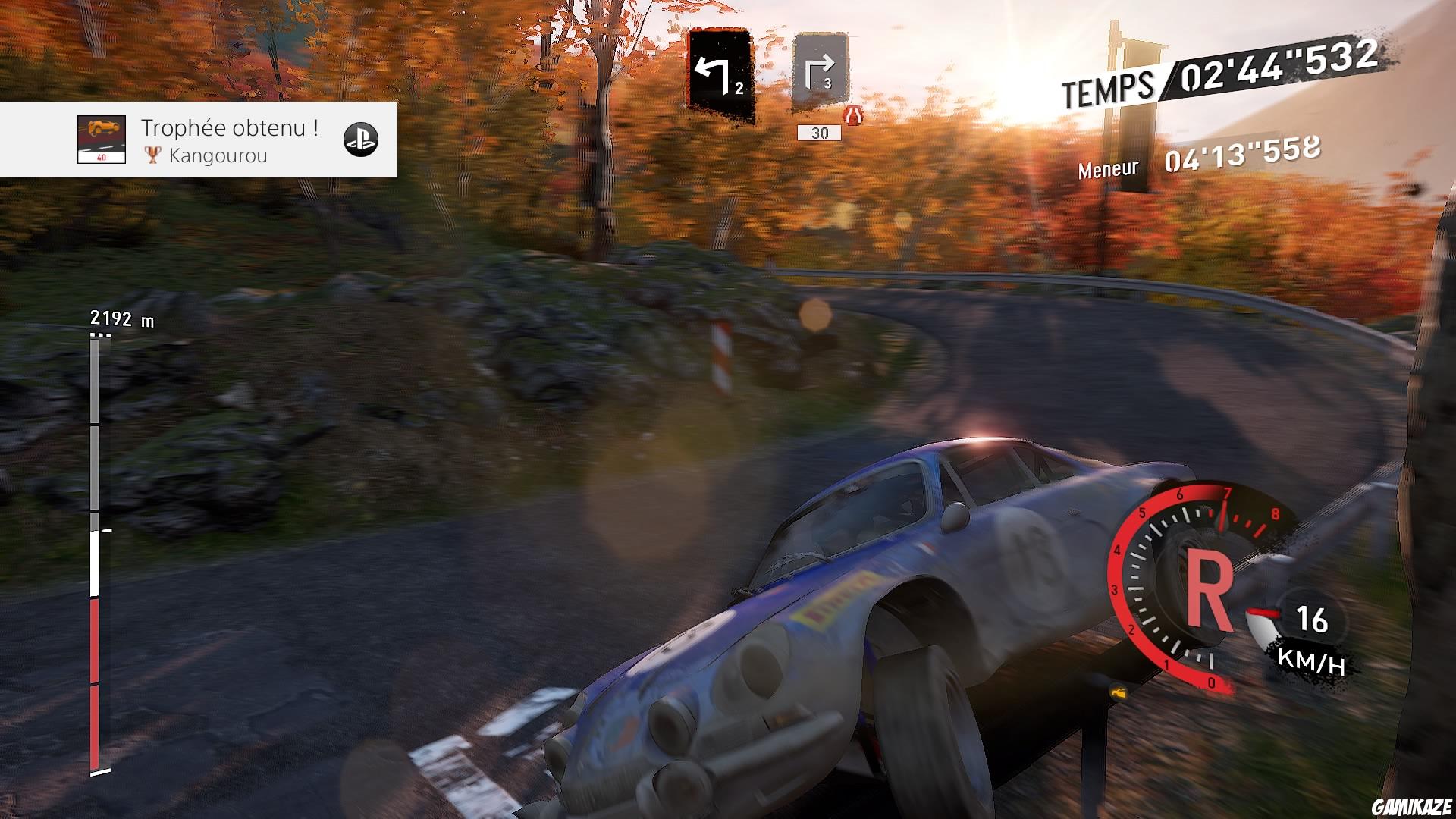Expand the 30 distance callout box
Viewport: 1456px width, 819px height.
click(x=817, y=133)
